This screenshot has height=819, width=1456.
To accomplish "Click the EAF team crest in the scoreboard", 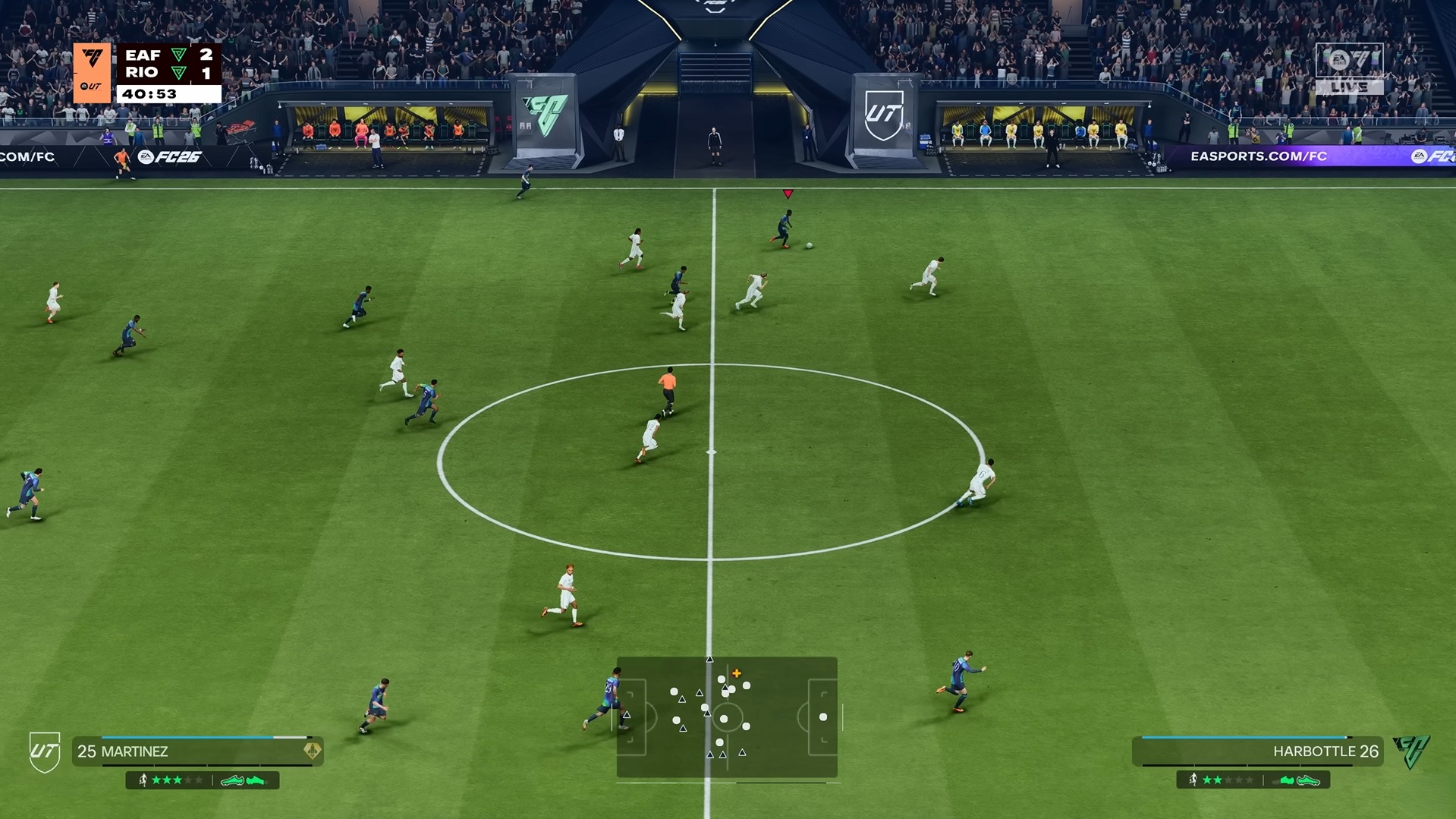I will (179, 55).
